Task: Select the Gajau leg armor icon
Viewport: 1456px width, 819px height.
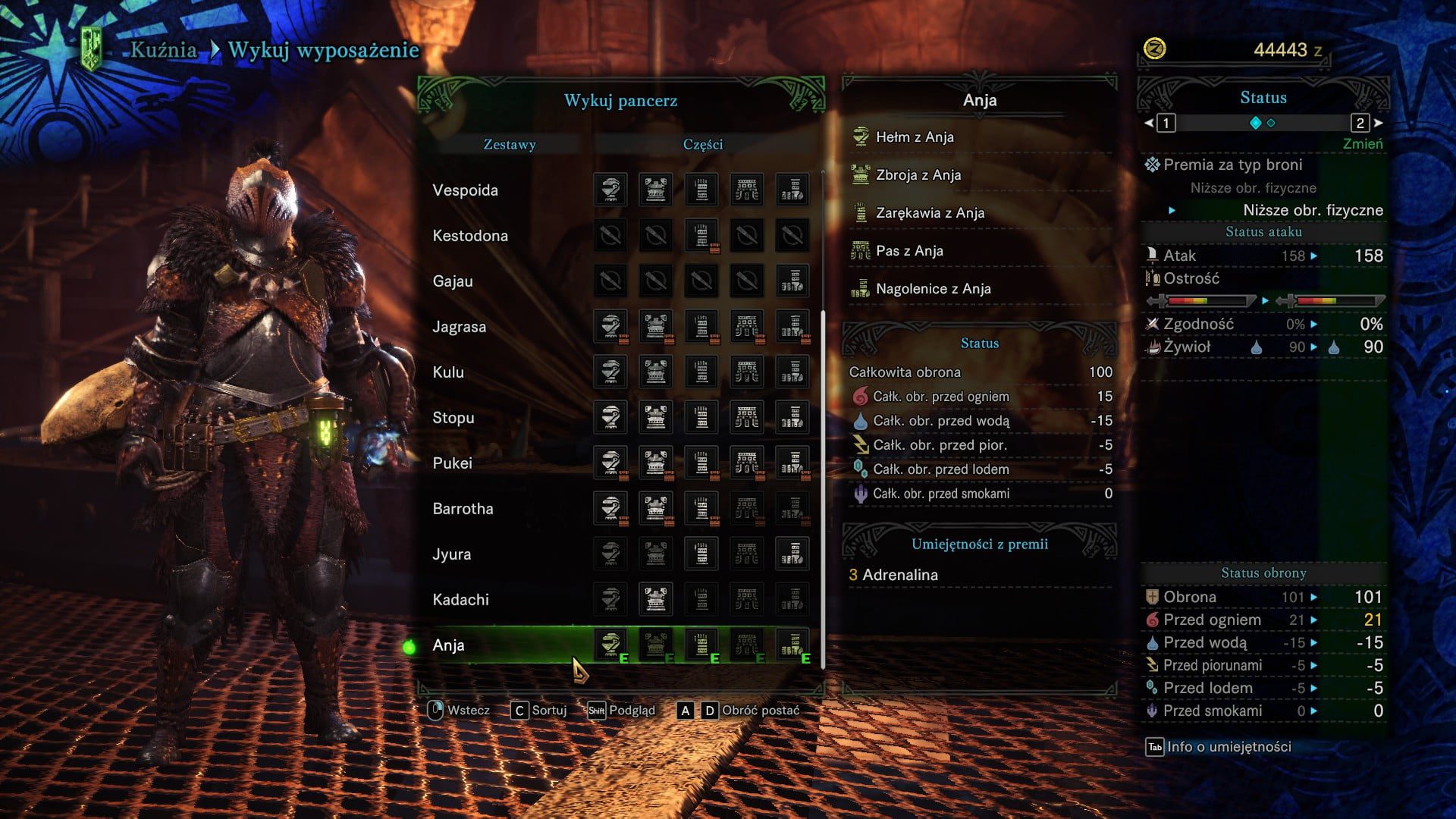Action: point(792,281)
